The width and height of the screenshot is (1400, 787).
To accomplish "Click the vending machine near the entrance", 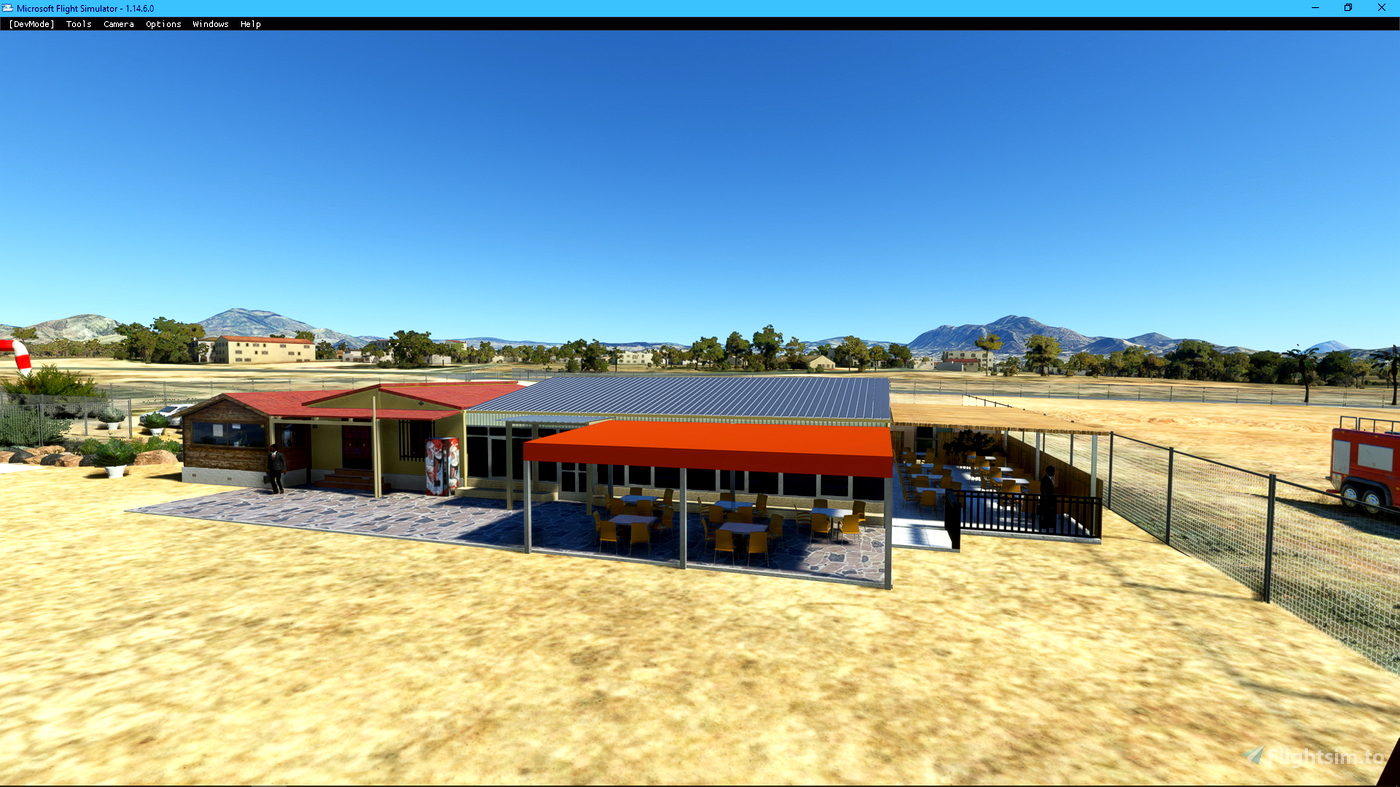I will (x=442, y=466).
